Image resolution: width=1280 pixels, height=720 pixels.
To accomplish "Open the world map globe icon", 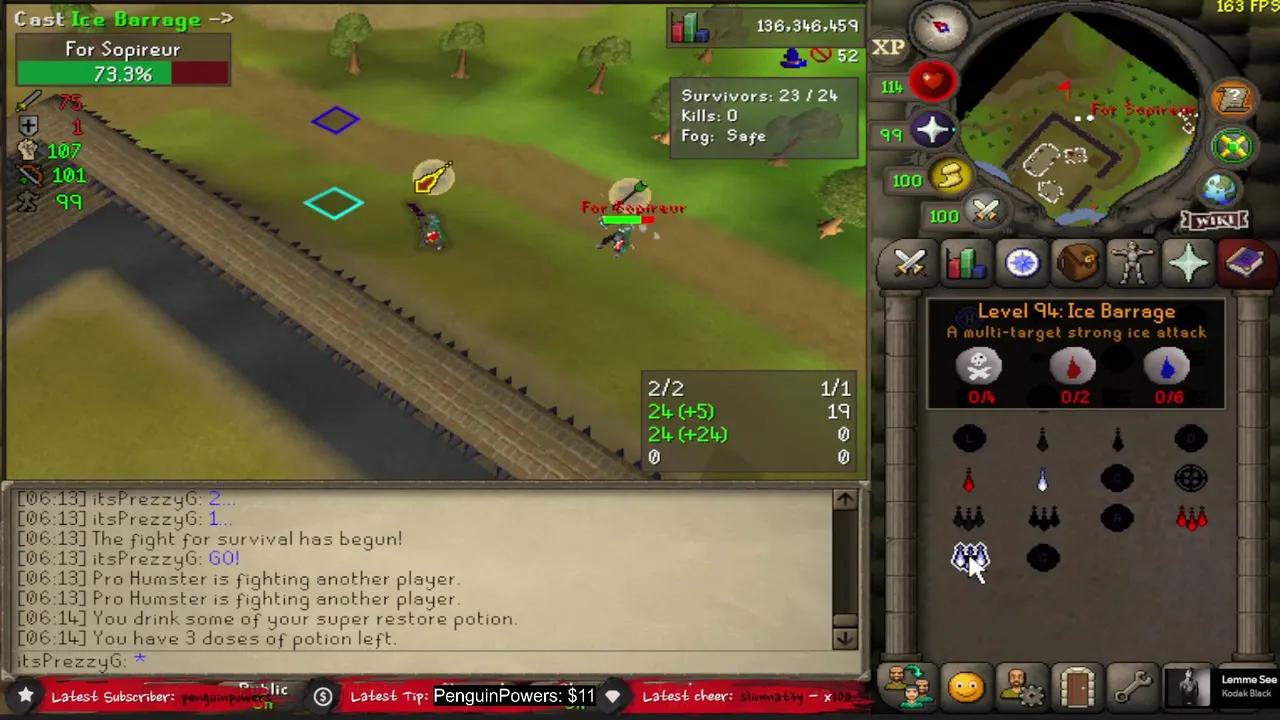I will 1219,188.
